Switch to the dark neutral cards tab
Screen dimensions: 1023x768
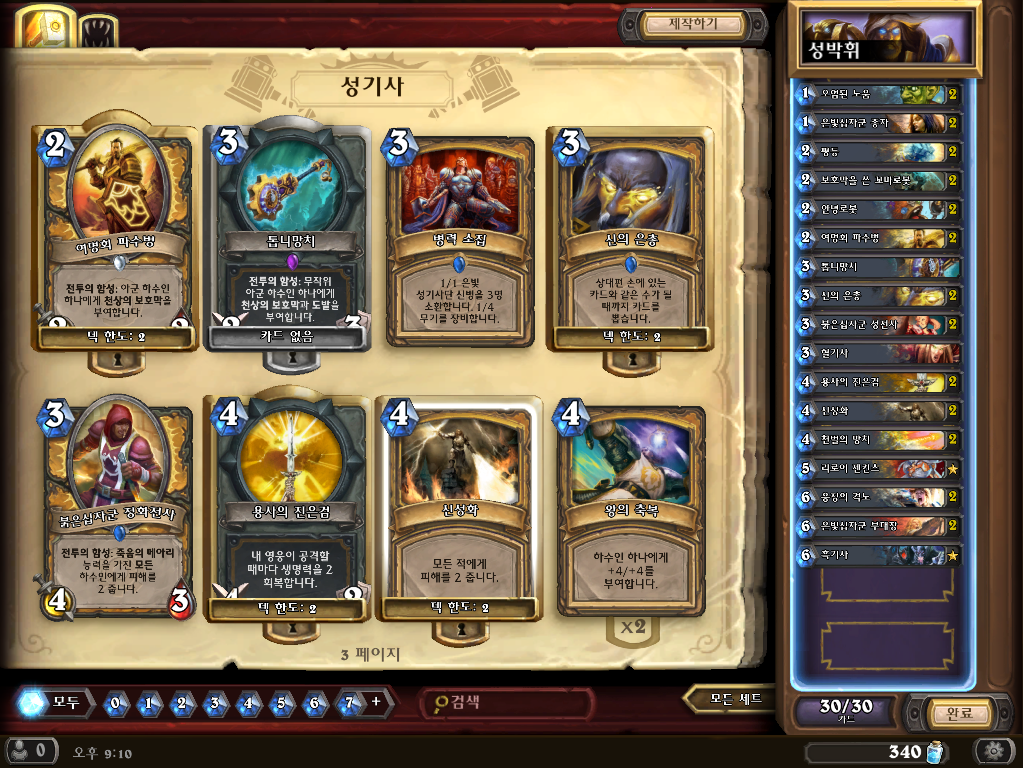pos(97,29)
